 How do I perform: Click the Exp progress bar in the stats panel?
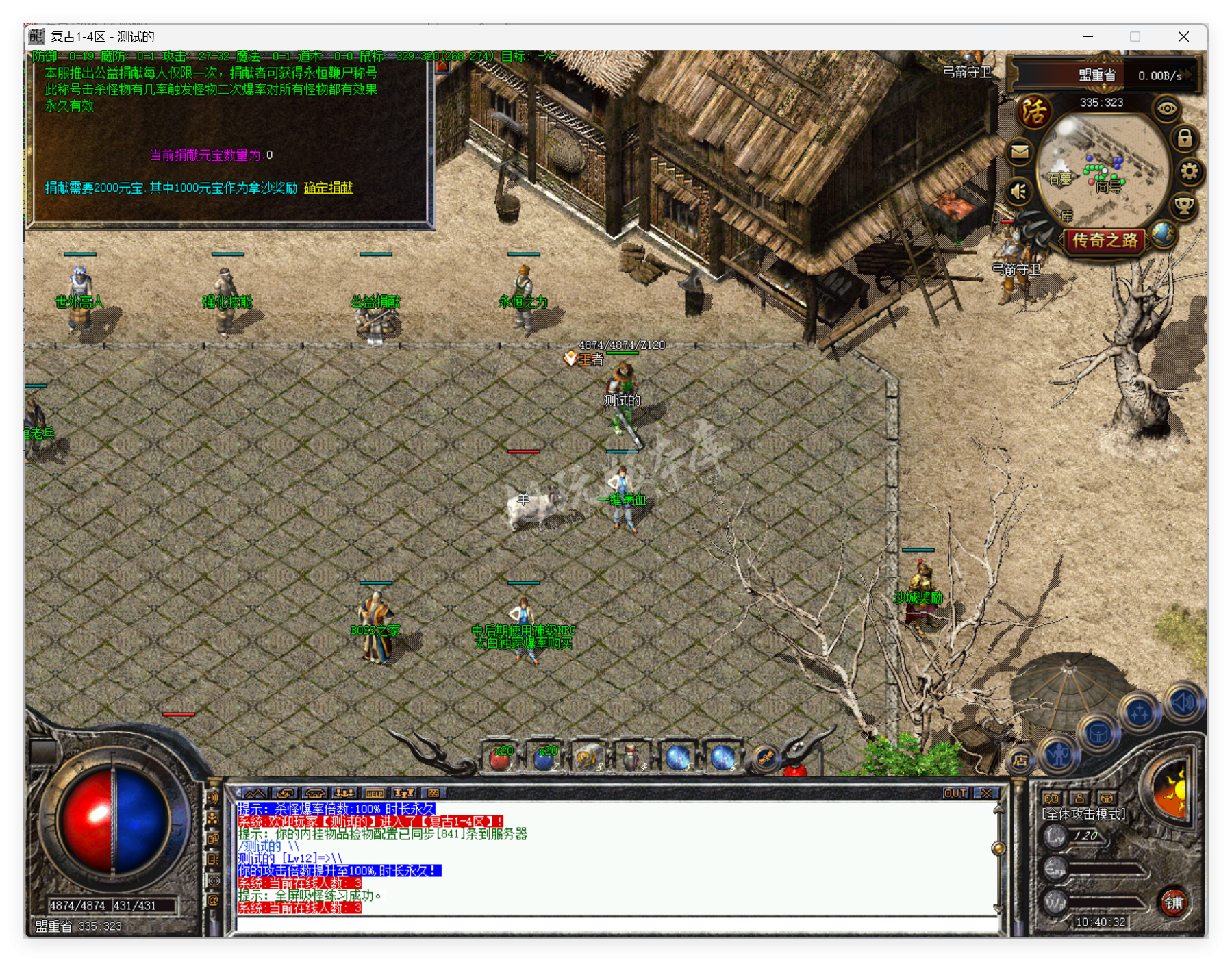pos(1105,868)
